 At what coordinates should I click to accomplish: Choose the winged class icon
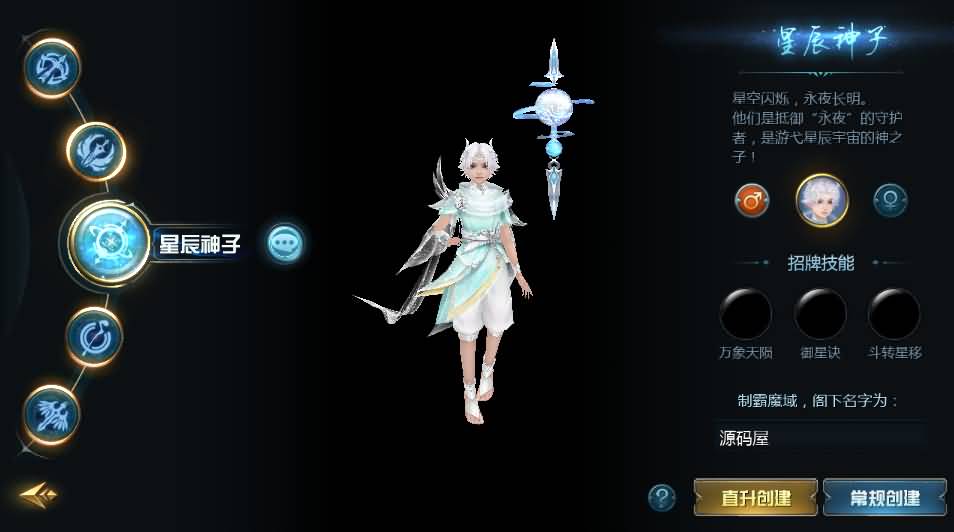[51, 413]
